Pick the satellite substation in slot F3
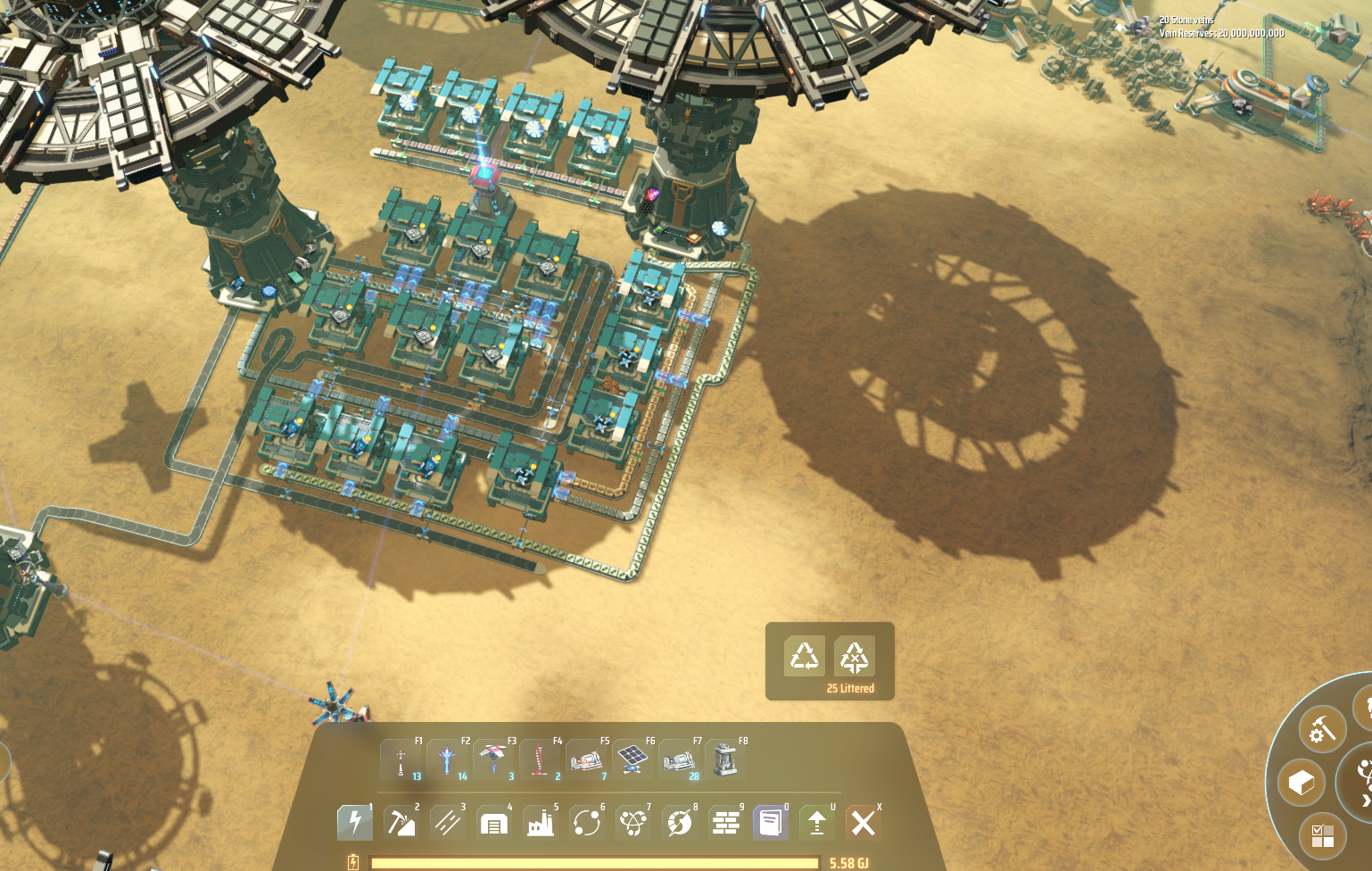The width and height of the screenshot is (1372, 871). click(x=494, y=760)
